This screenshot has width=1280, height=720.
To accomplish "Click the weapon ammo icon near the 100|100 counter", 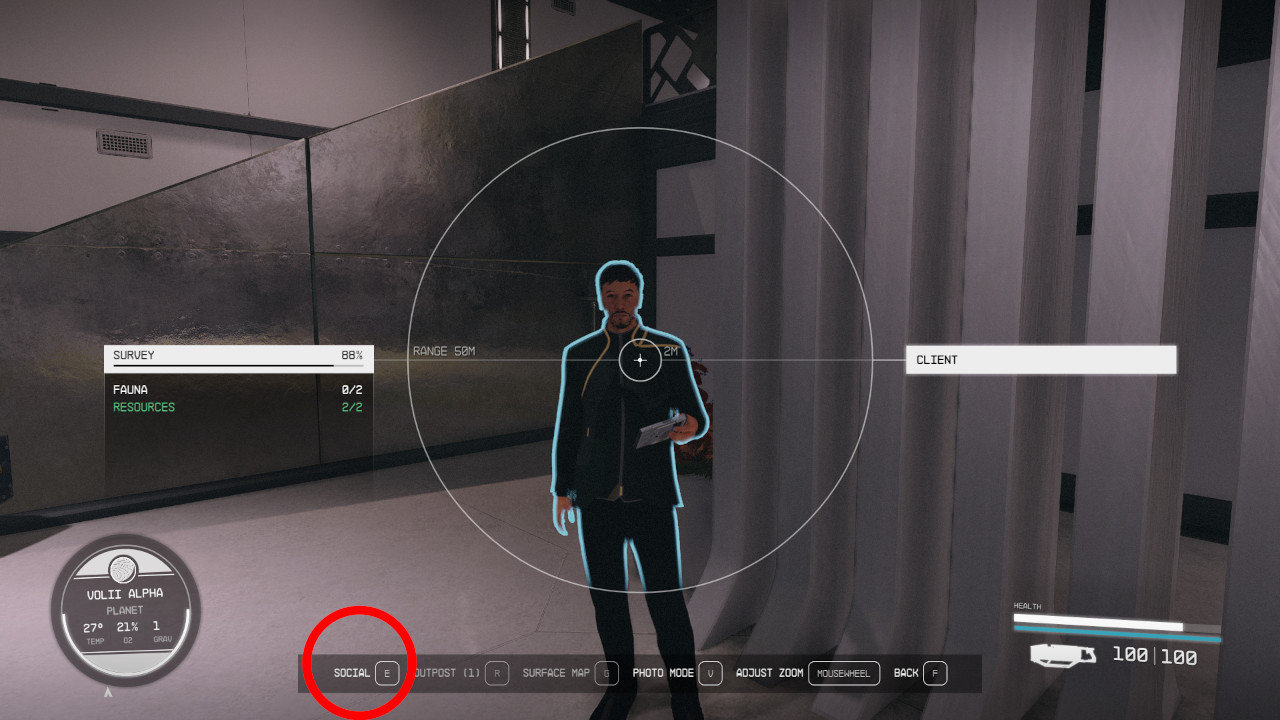I will pyautogui.click(x=1063, y=655).
